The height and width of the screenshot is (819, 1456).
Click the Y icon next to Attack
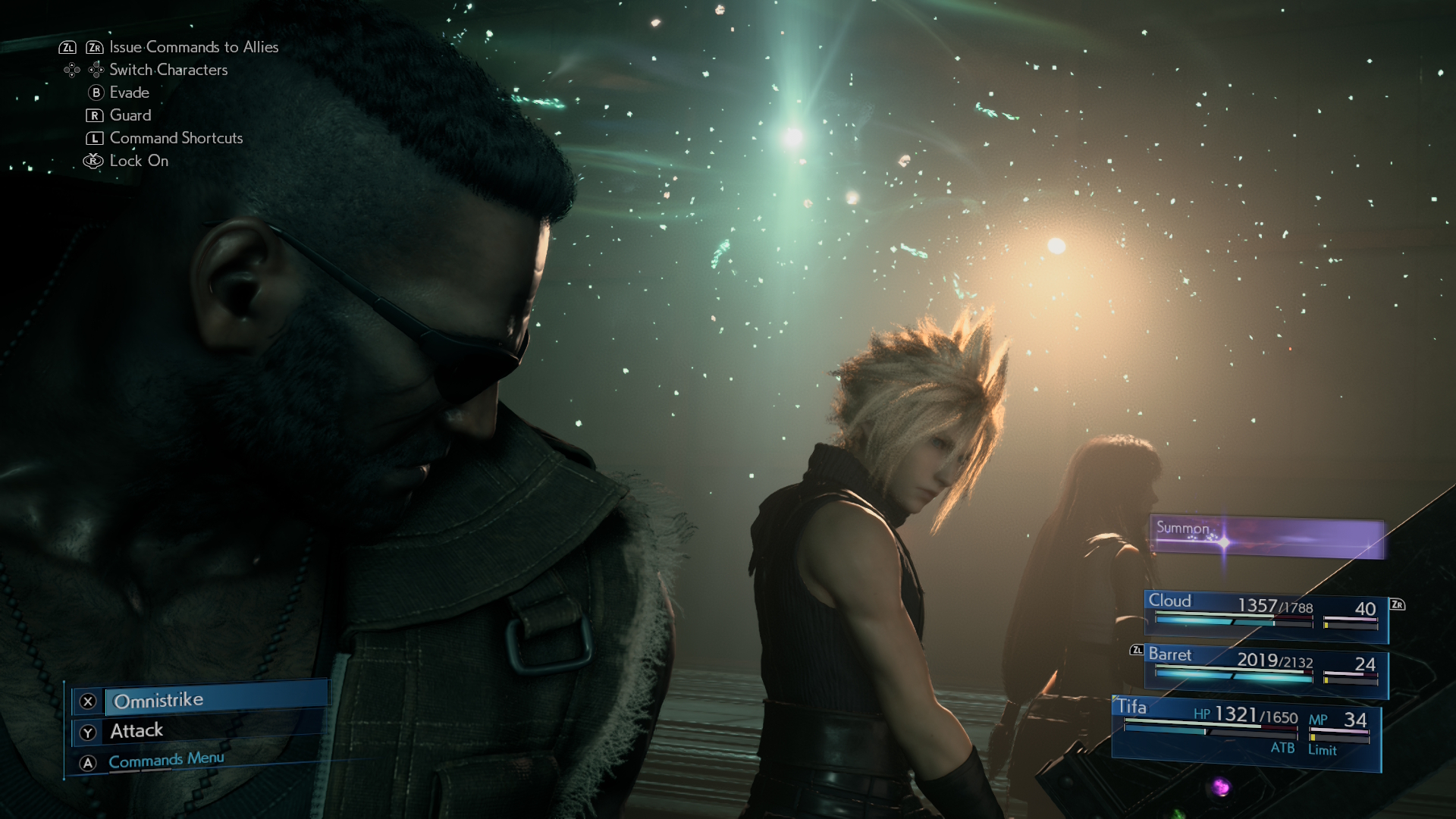[x=87, y=731]
